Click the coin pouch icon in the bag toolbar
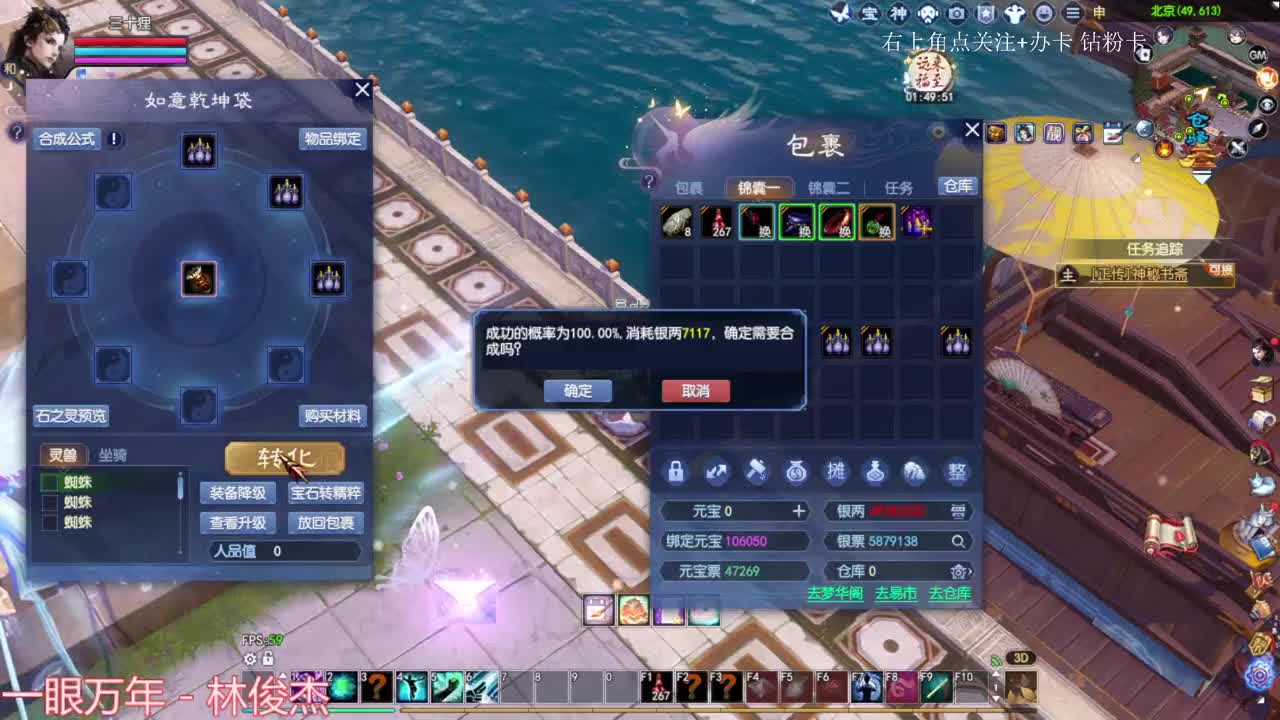 coord(796,472)
